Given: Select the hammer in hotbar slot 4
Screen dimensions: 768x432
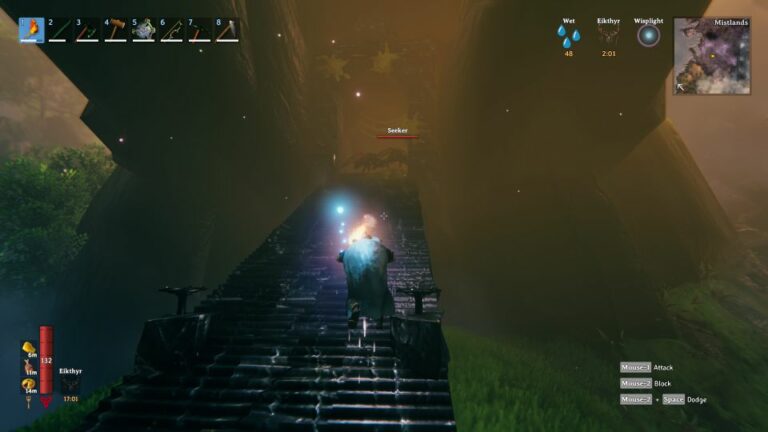Looking at the screenshot, I should [116, 30].
